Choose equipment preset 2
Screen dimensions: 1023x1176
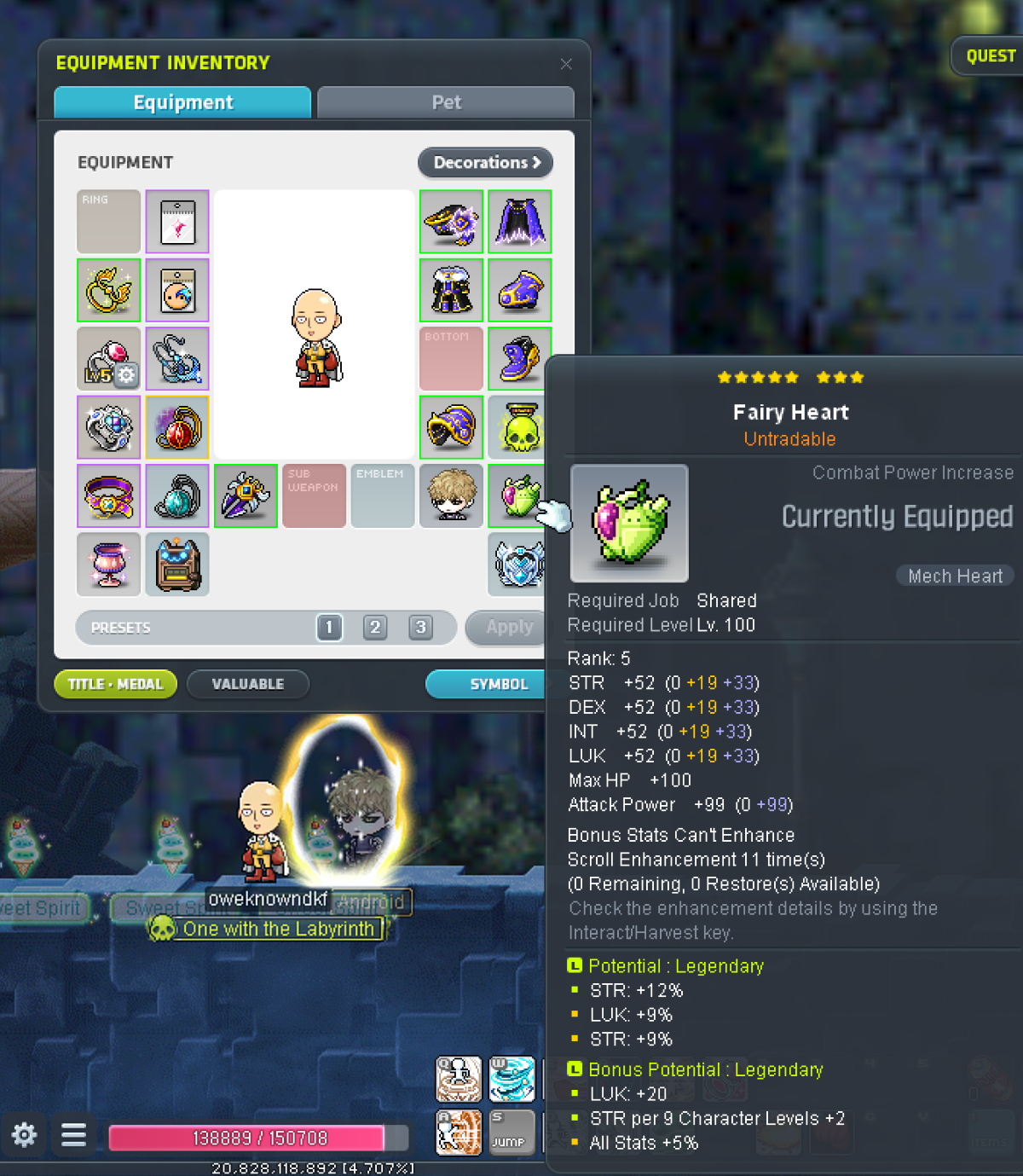pos(375,628)
